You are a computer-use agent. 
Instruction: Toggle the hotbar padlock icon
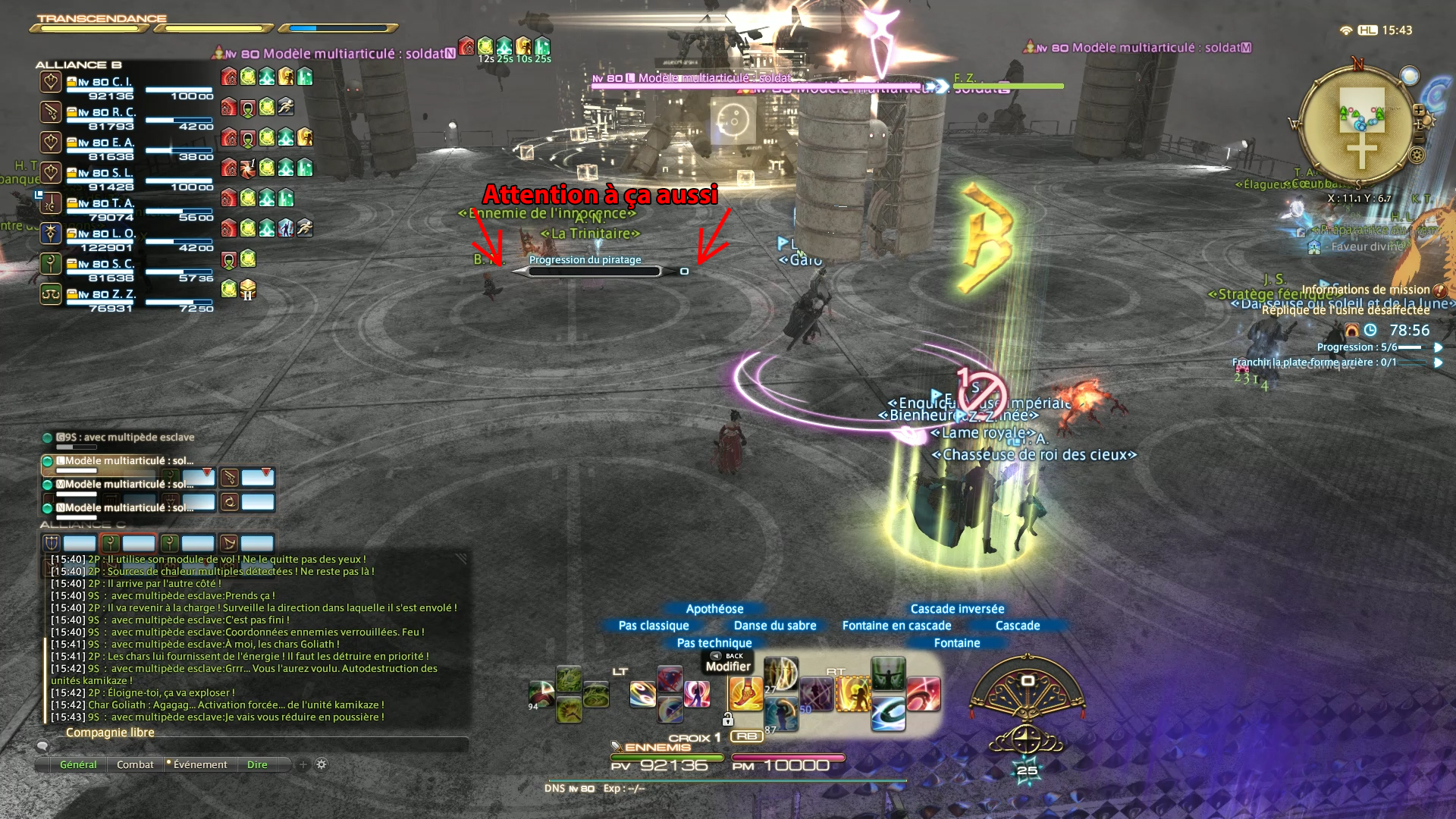pyautogui.click(x=728, y=719)
